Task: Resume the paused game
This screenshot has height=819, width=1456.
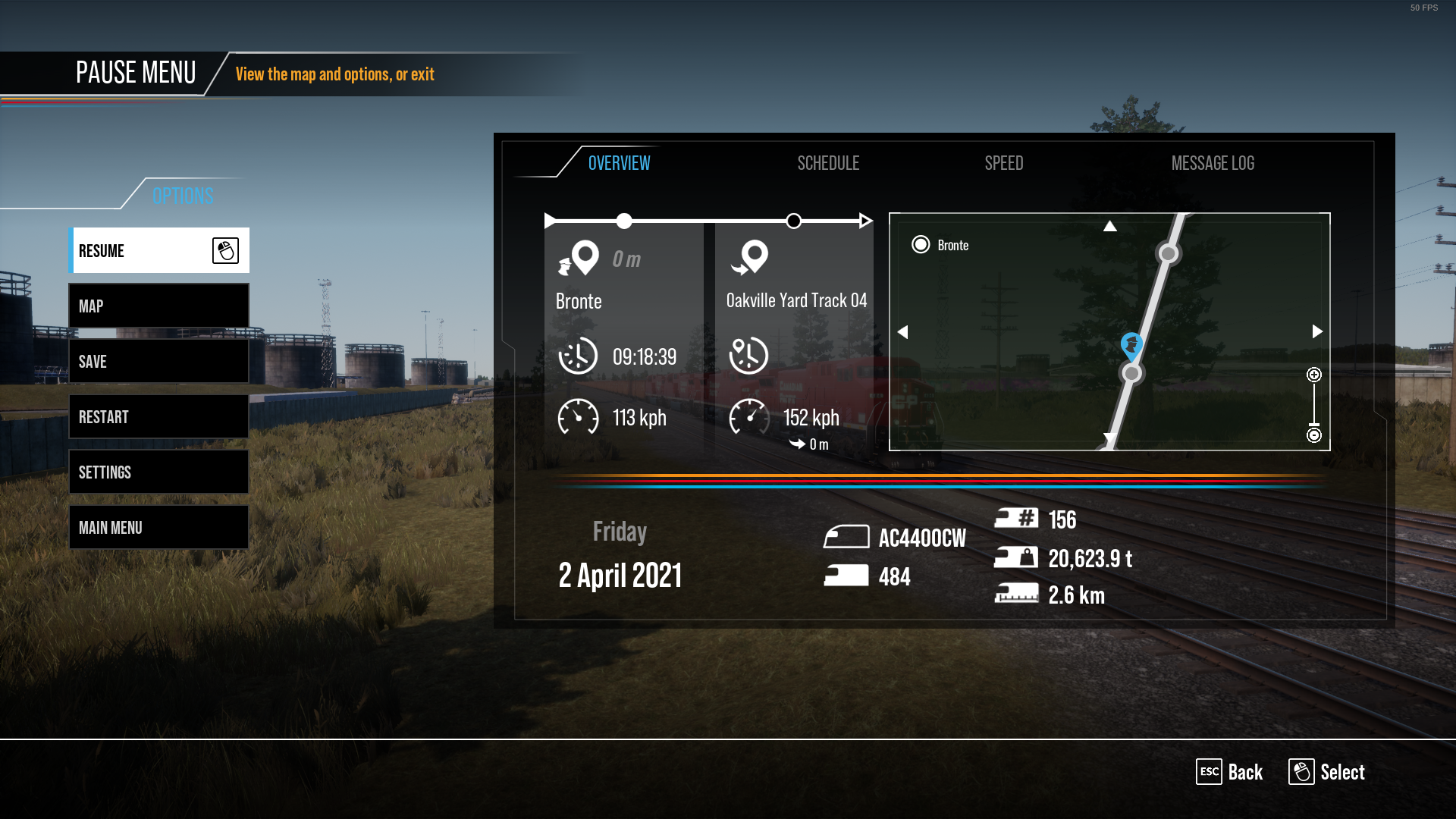Action: [159, 251]
